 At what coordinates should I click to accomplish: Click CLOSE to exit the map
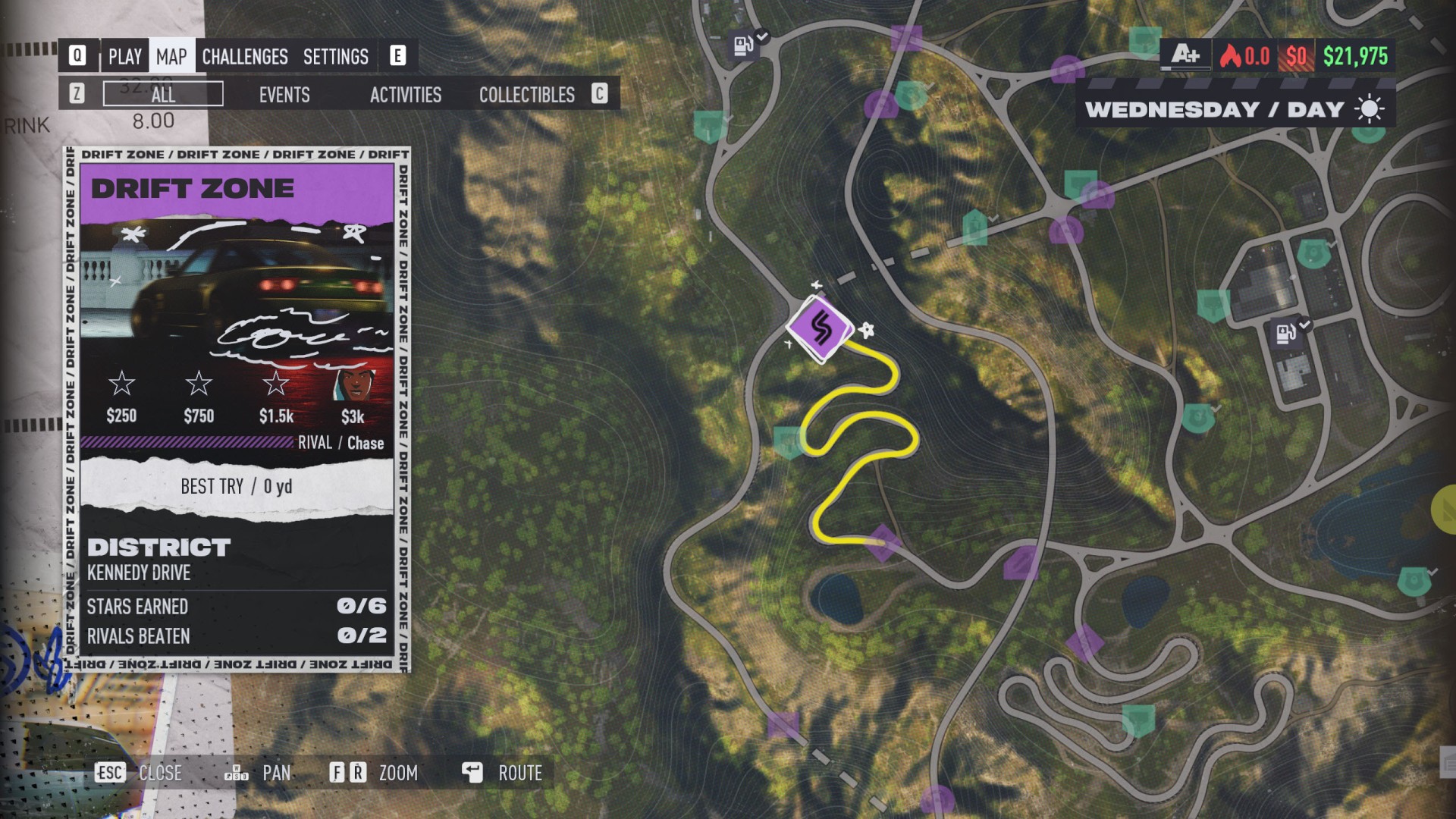tap(160, 773)
